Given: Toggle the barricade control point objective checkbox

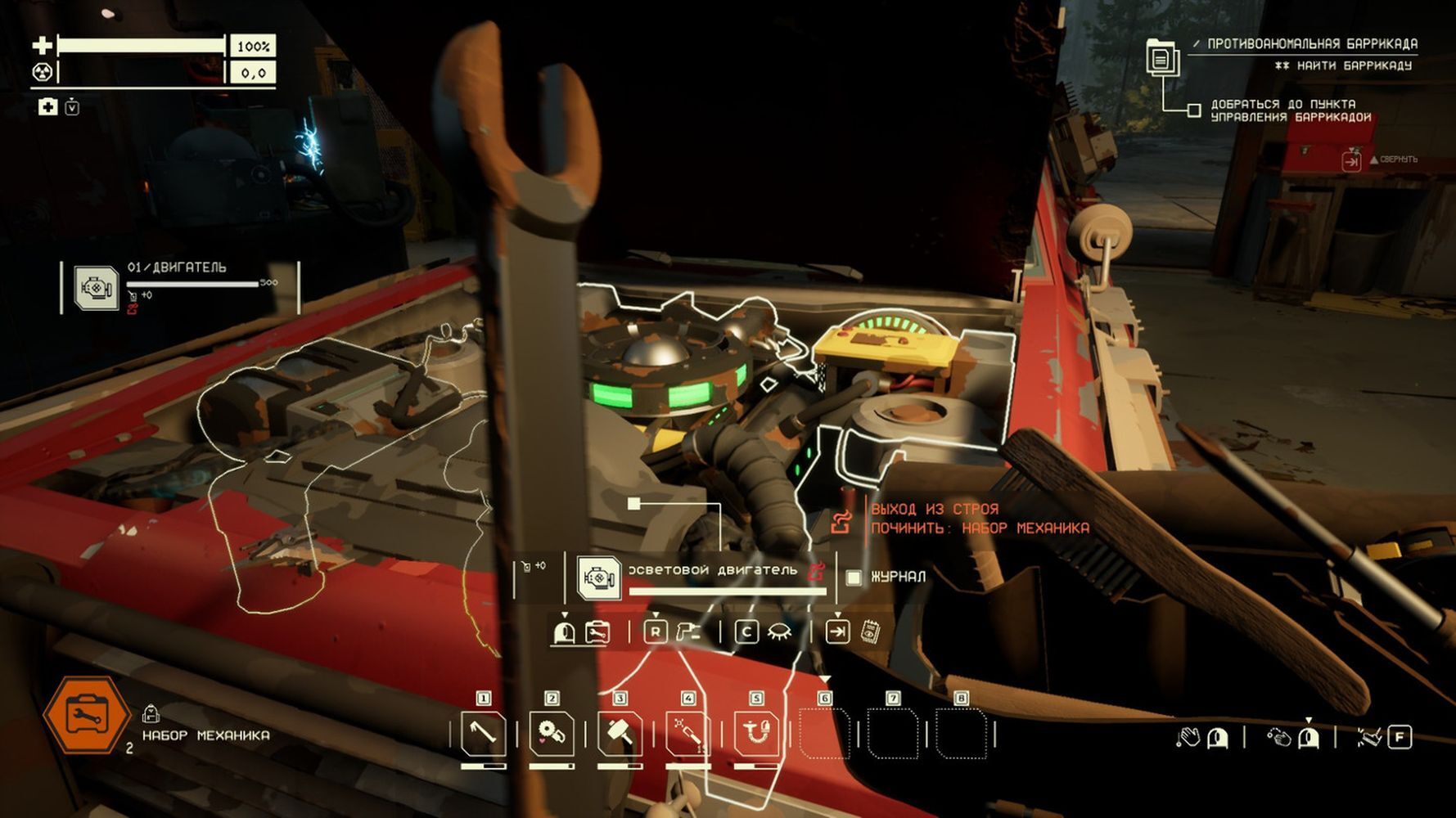Looking at the screenshot, I should [1194, 110].
